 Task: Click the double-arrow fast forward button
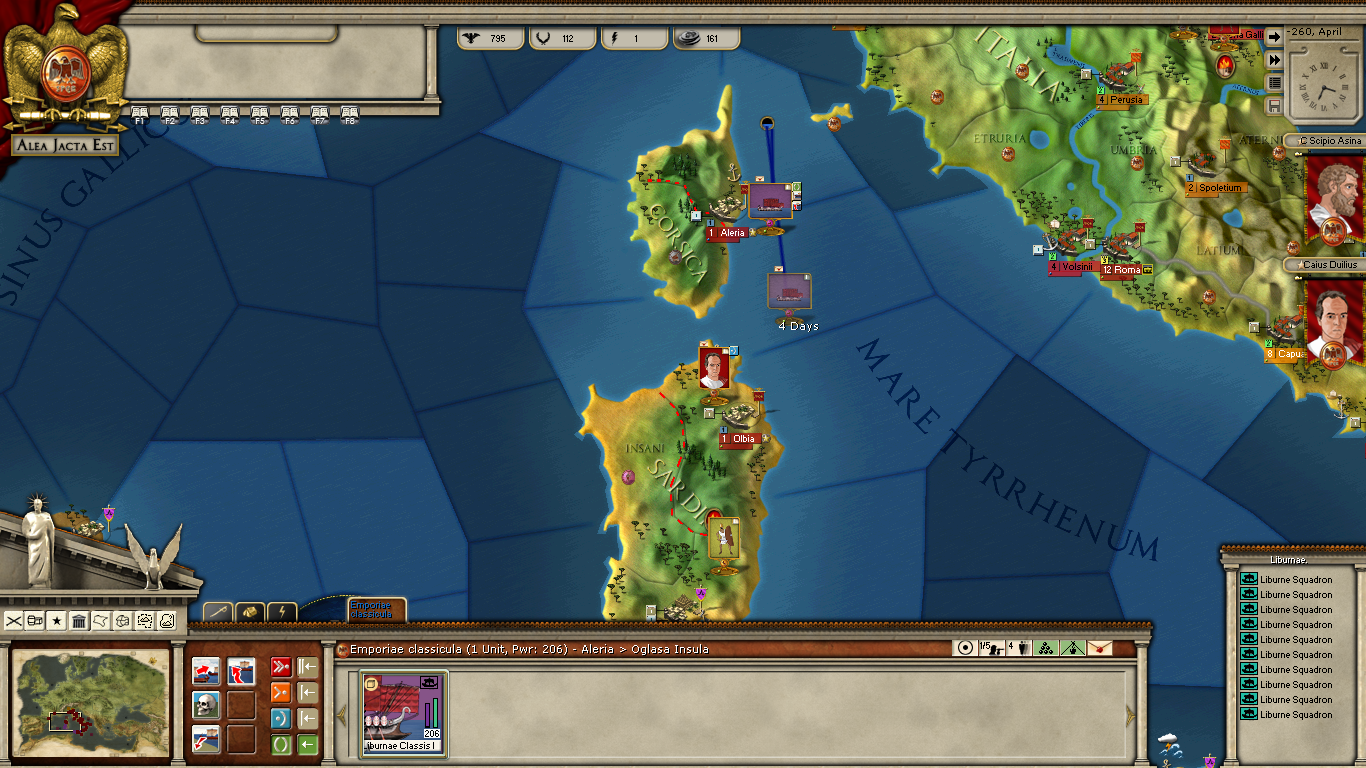point(1274,59)
